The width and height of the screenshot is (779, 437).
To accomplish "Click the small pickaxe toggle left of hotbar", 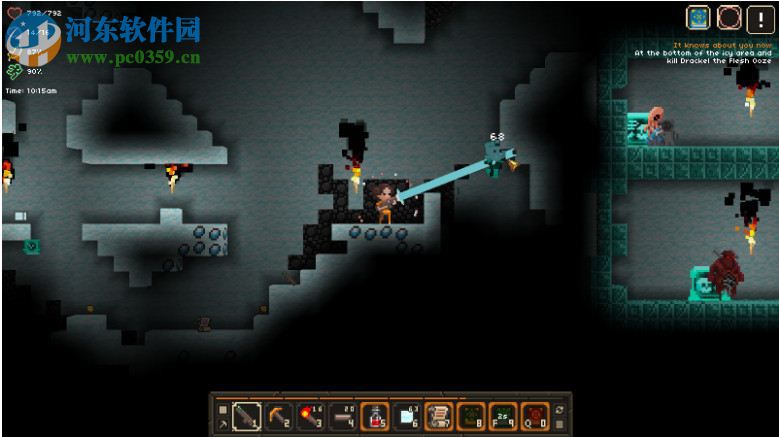I will click(222, 423).
